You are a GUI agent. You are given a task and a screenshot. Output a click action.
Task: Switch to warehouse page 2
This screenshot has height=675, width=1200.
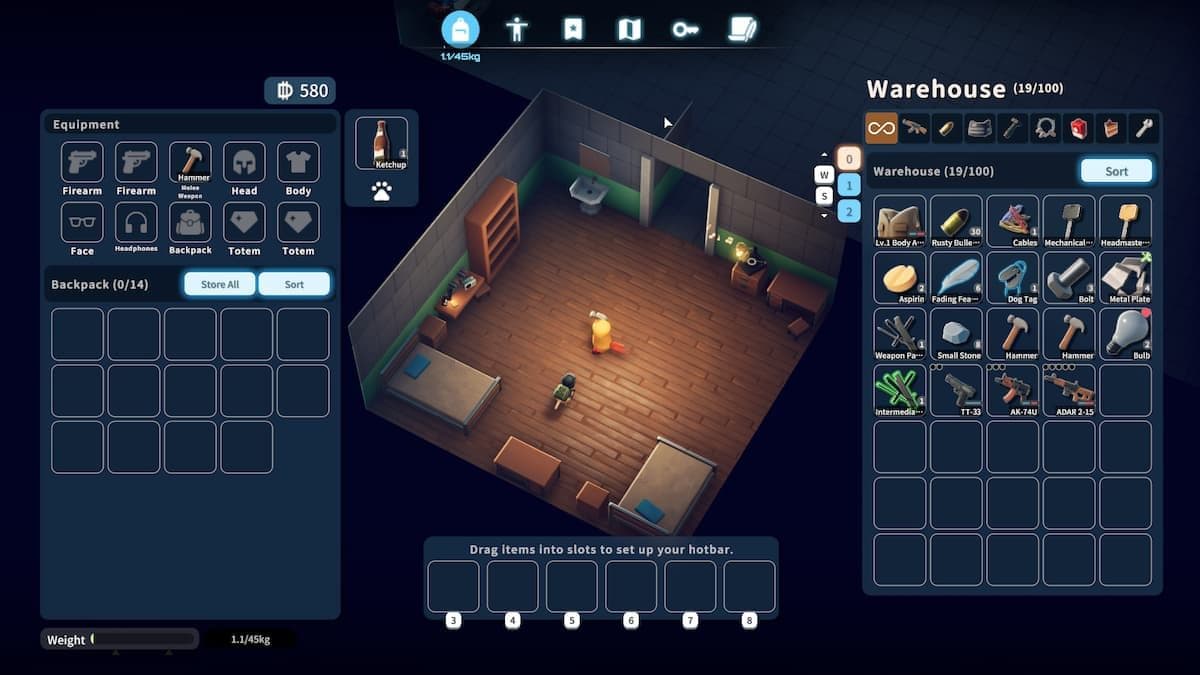click(x=848, y=211)
